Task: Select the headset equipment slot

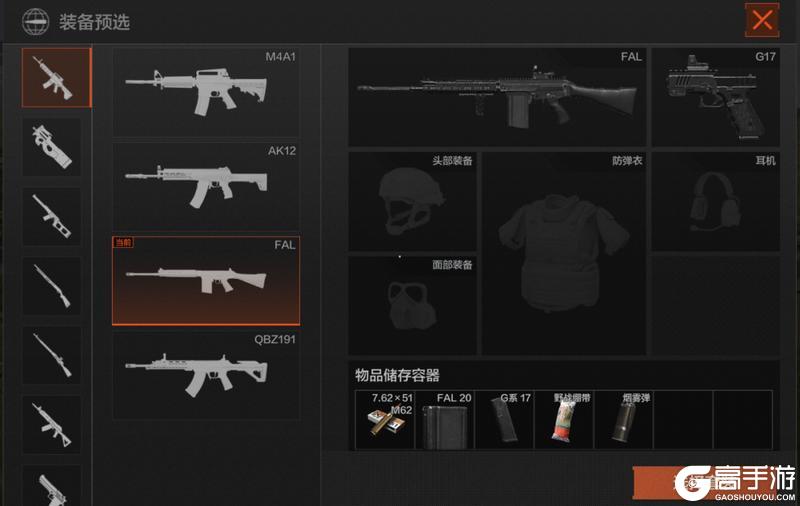Action: 714,201
